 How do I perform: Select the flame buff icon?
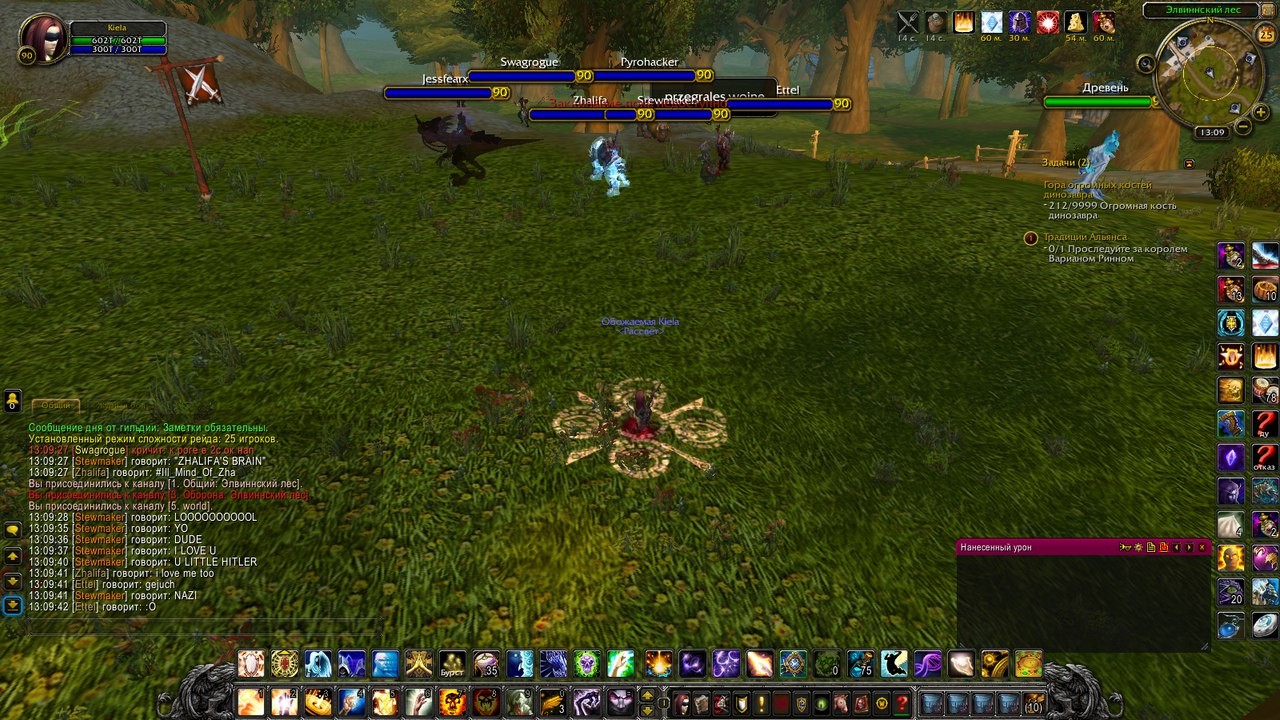pyautogui.click(x=964, y=22)
